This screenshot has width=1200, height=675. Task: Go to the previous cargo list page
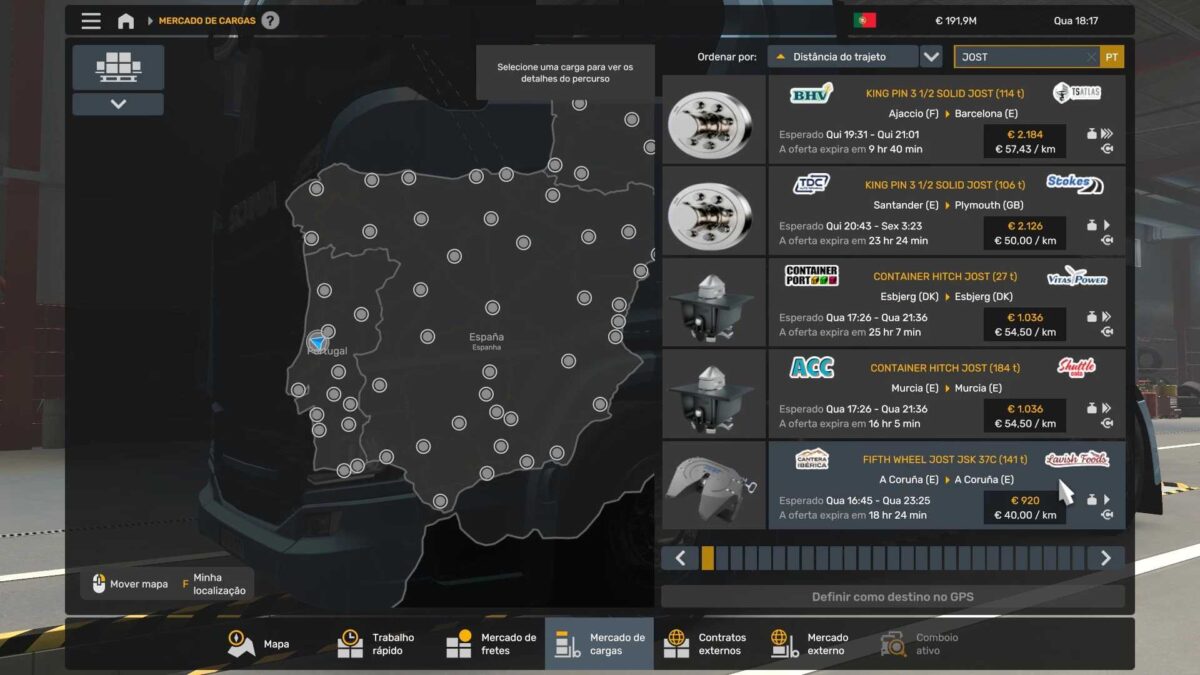[x=680, y=558]
